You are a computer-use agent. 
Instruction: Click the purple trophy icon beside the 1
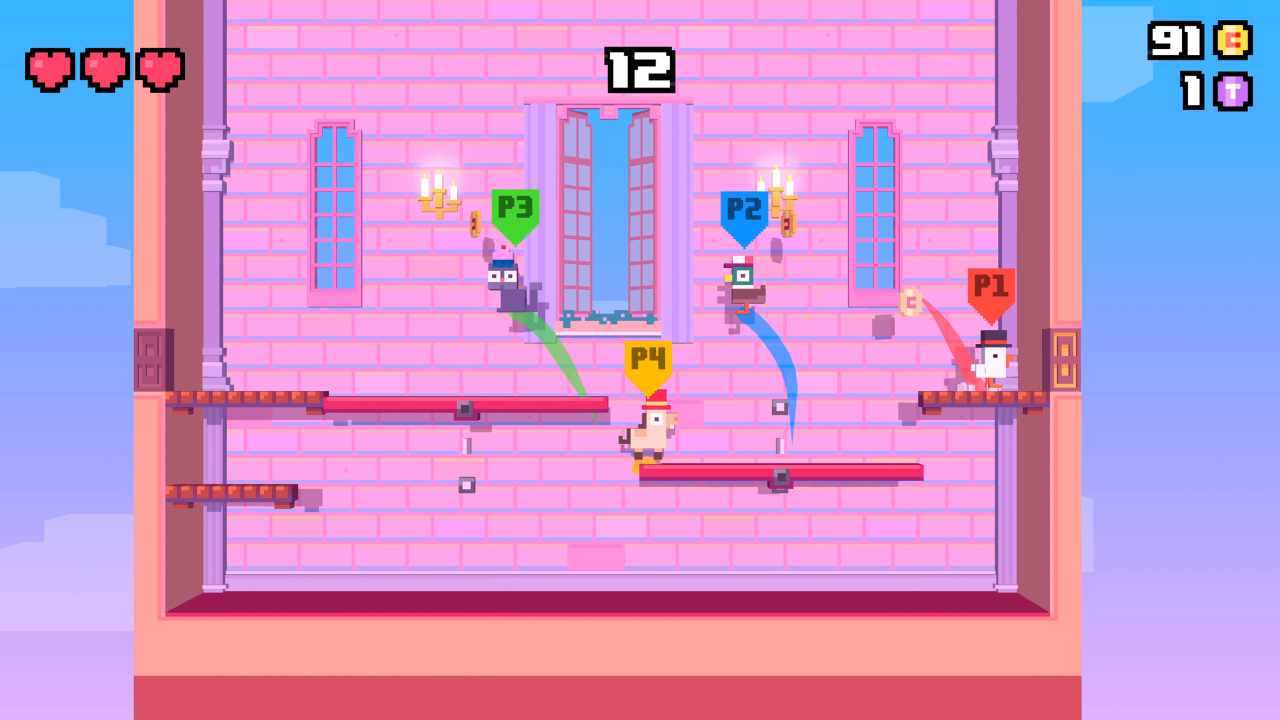click(x=1233, y=91)
